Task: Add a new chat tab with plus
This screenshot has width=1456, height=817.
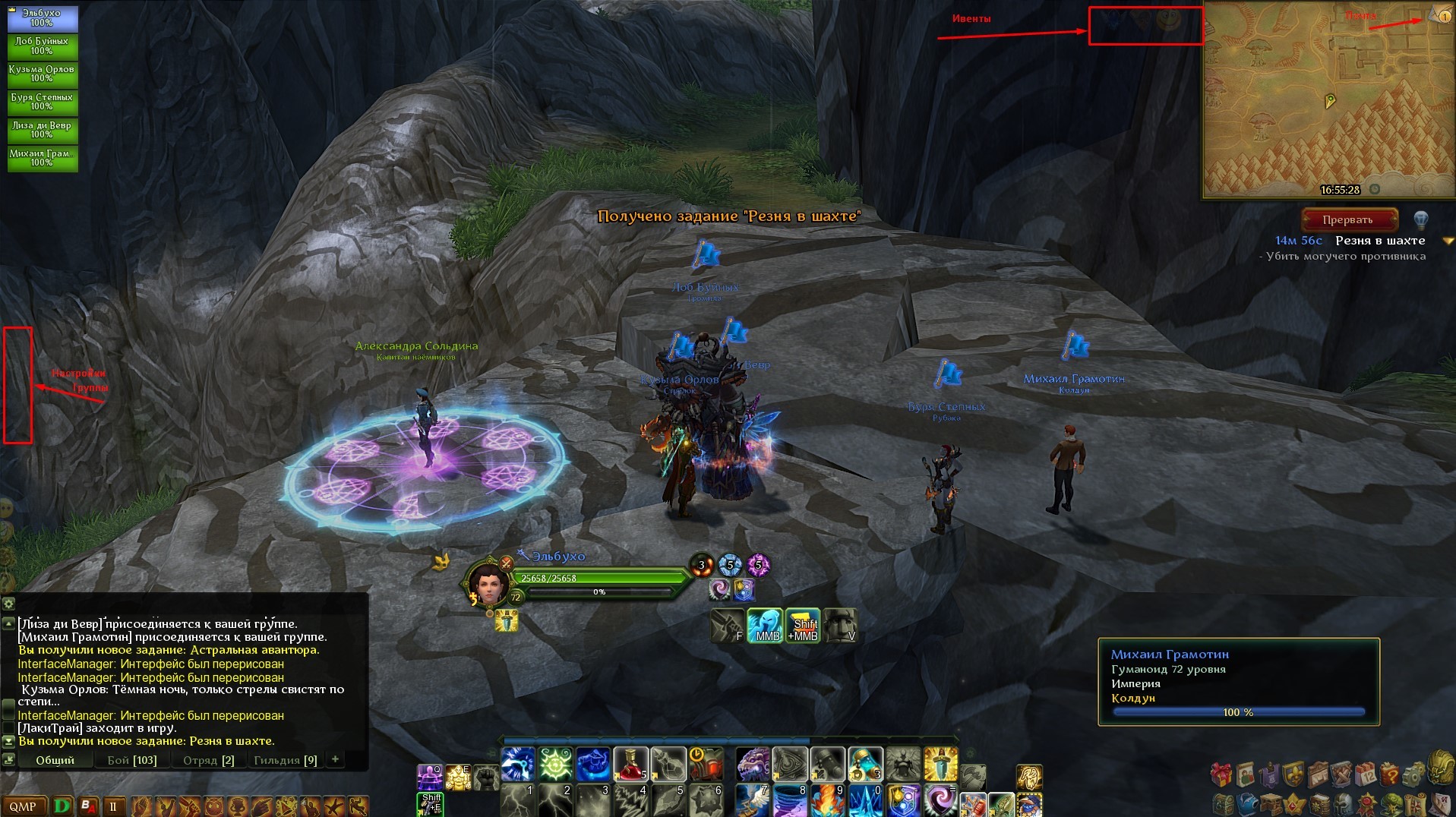Action: 335,759
